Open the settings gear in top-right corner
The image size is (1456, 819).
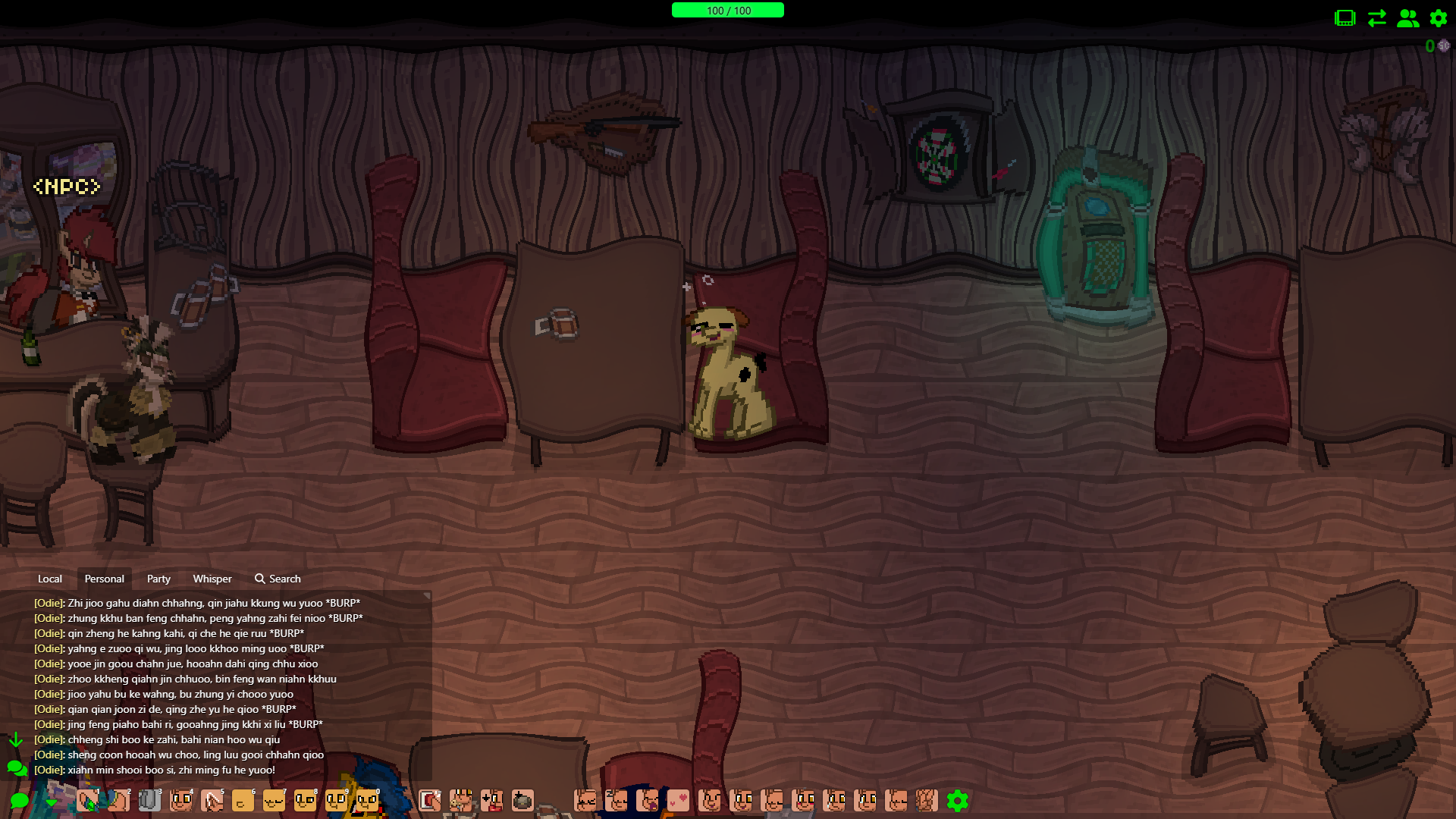click(x=1439, y=18)
